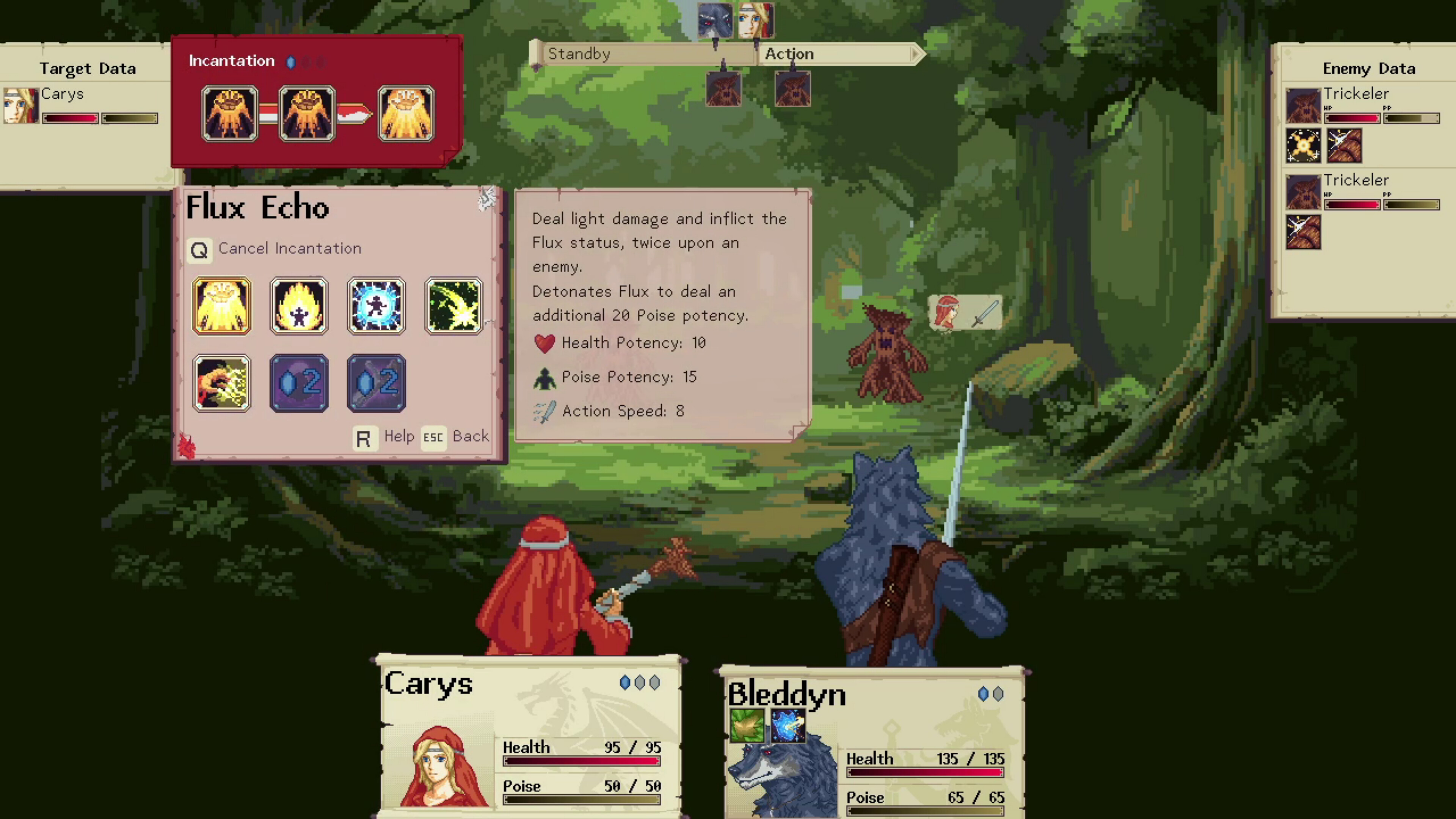Viewport: 1456px width, 819px height.
Task: Toggle the first mana diamond beside Incantation header
Action: click(x=291, y=62)
